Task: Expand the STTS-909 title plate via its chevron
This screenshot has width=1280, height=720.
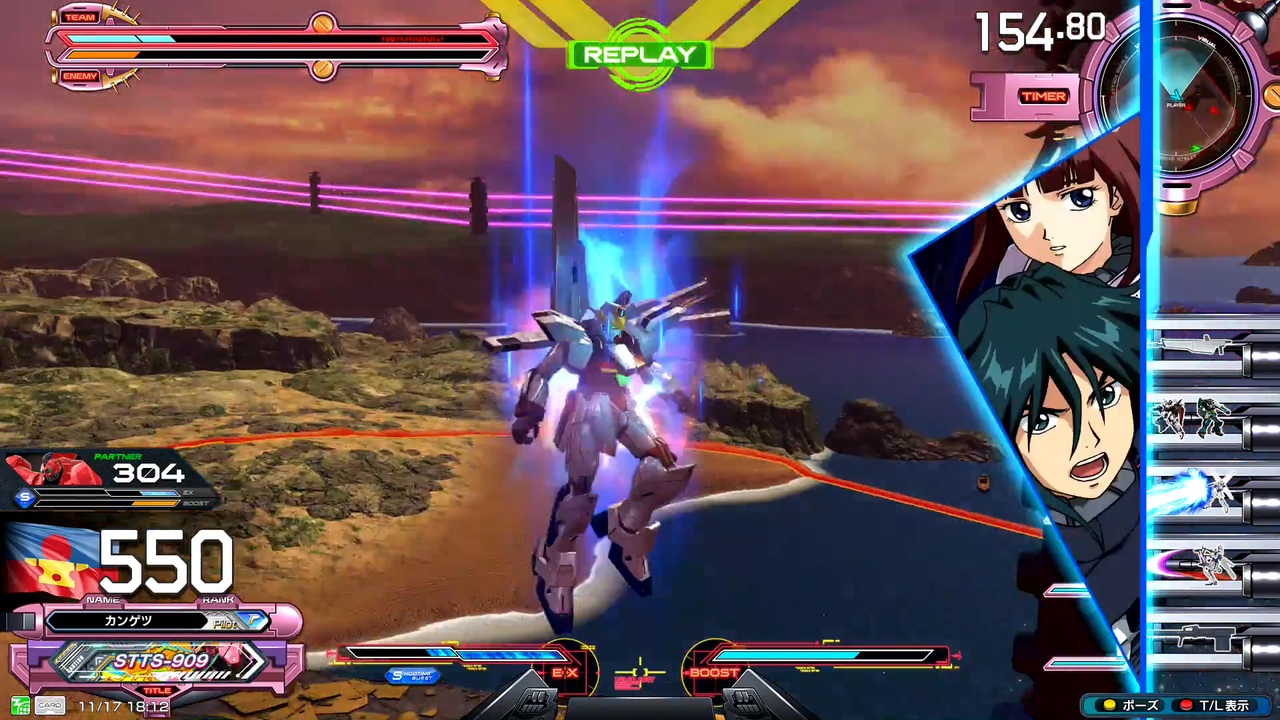Action: tap(252, 660)
